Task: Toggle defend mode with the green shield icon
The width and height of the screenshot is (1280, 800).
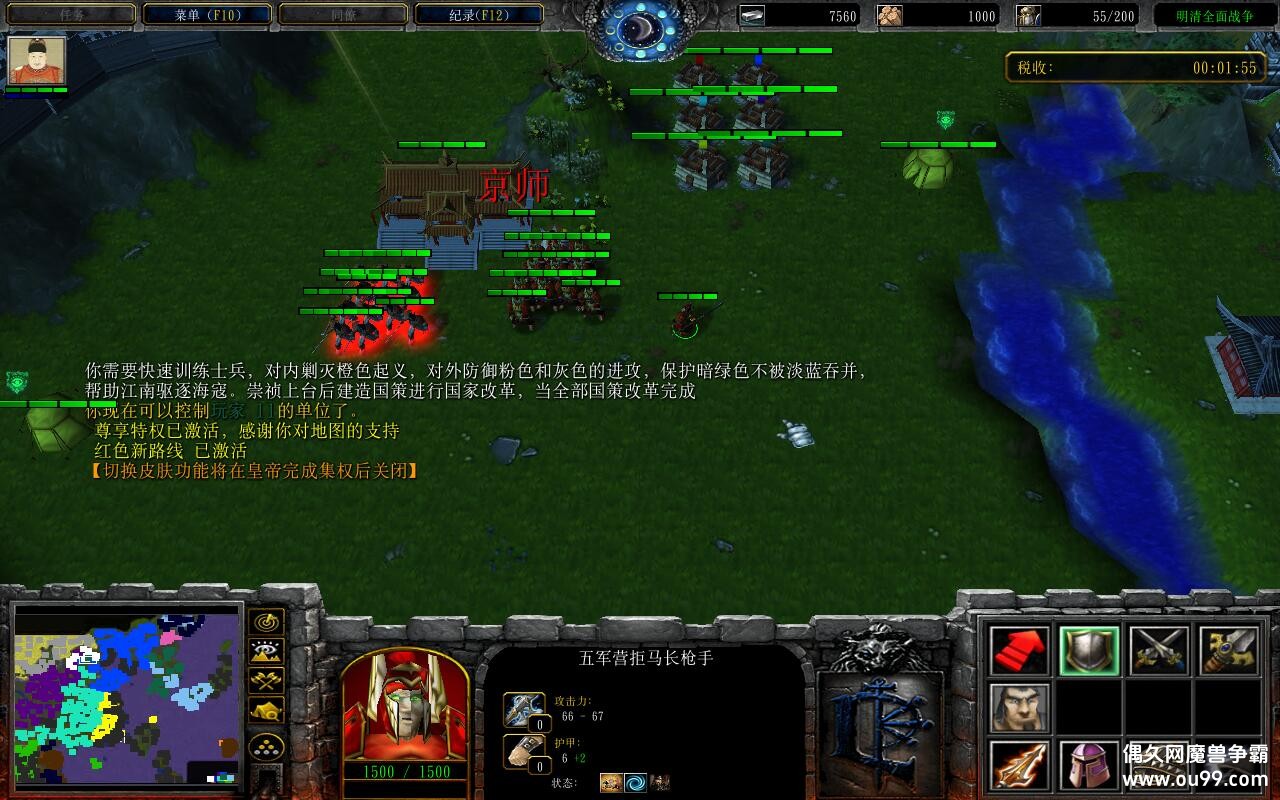Action: [1090, 651]
